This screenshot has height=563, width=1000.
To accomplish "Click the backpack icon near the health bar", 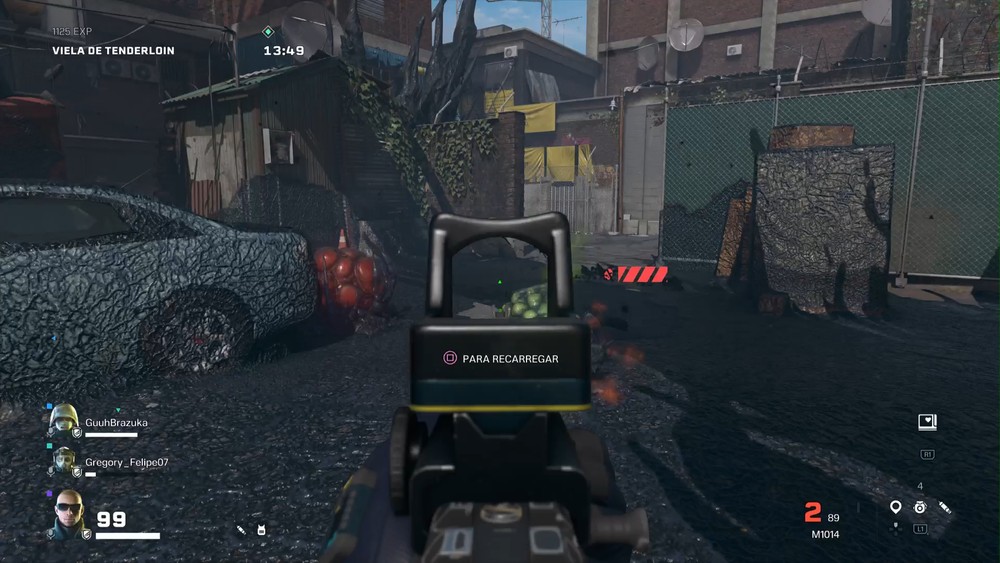I will [262, 530].
